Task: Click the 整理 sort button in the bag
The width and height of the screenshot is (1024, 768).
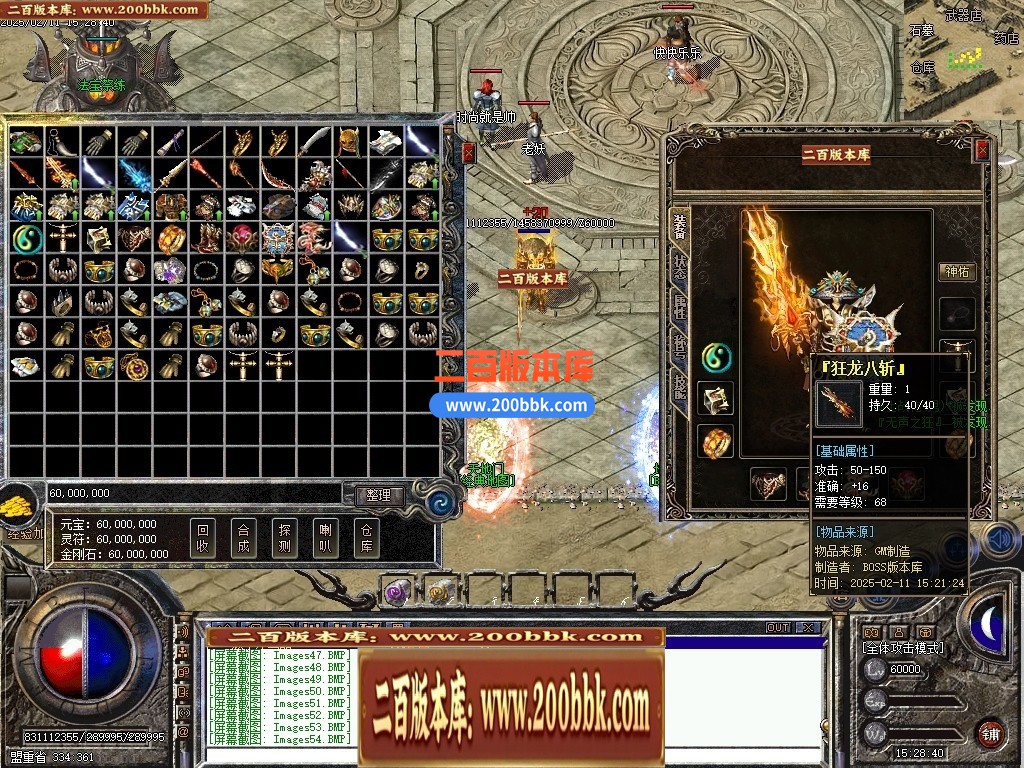Action: [x=378, y=495]
